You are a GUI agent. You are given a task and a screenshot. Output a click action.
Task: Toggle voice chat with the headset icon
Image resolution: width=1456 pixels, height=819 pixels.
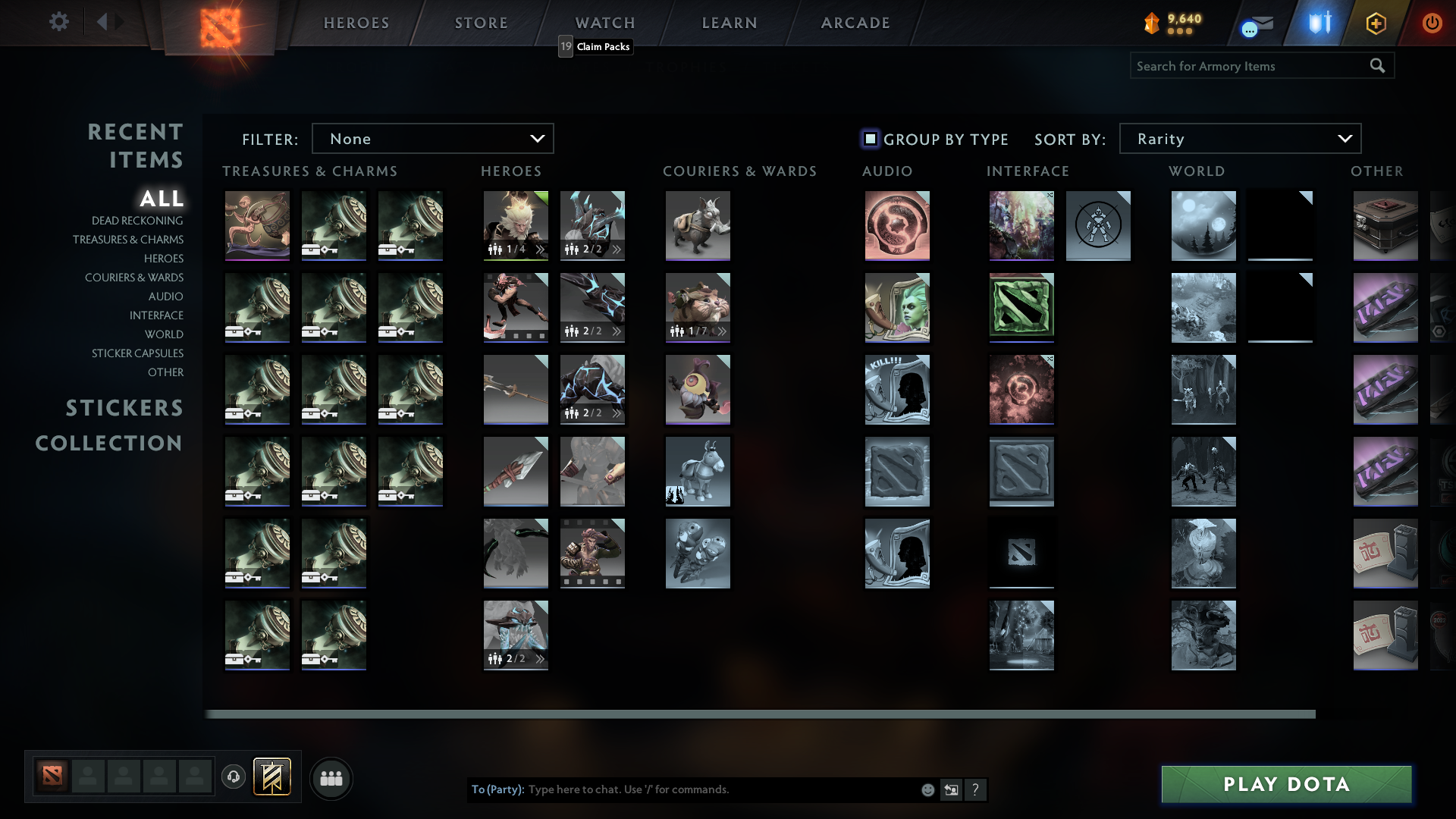(234, 778)
